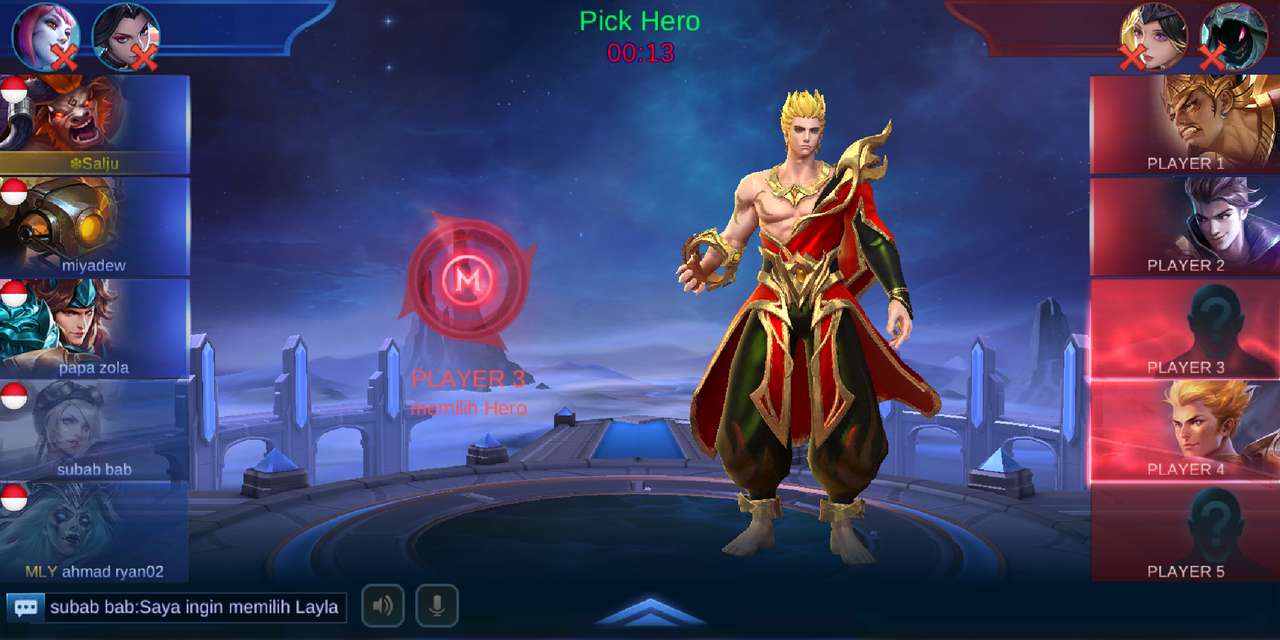Toggle the microphone voice chat button

(437, 606)
